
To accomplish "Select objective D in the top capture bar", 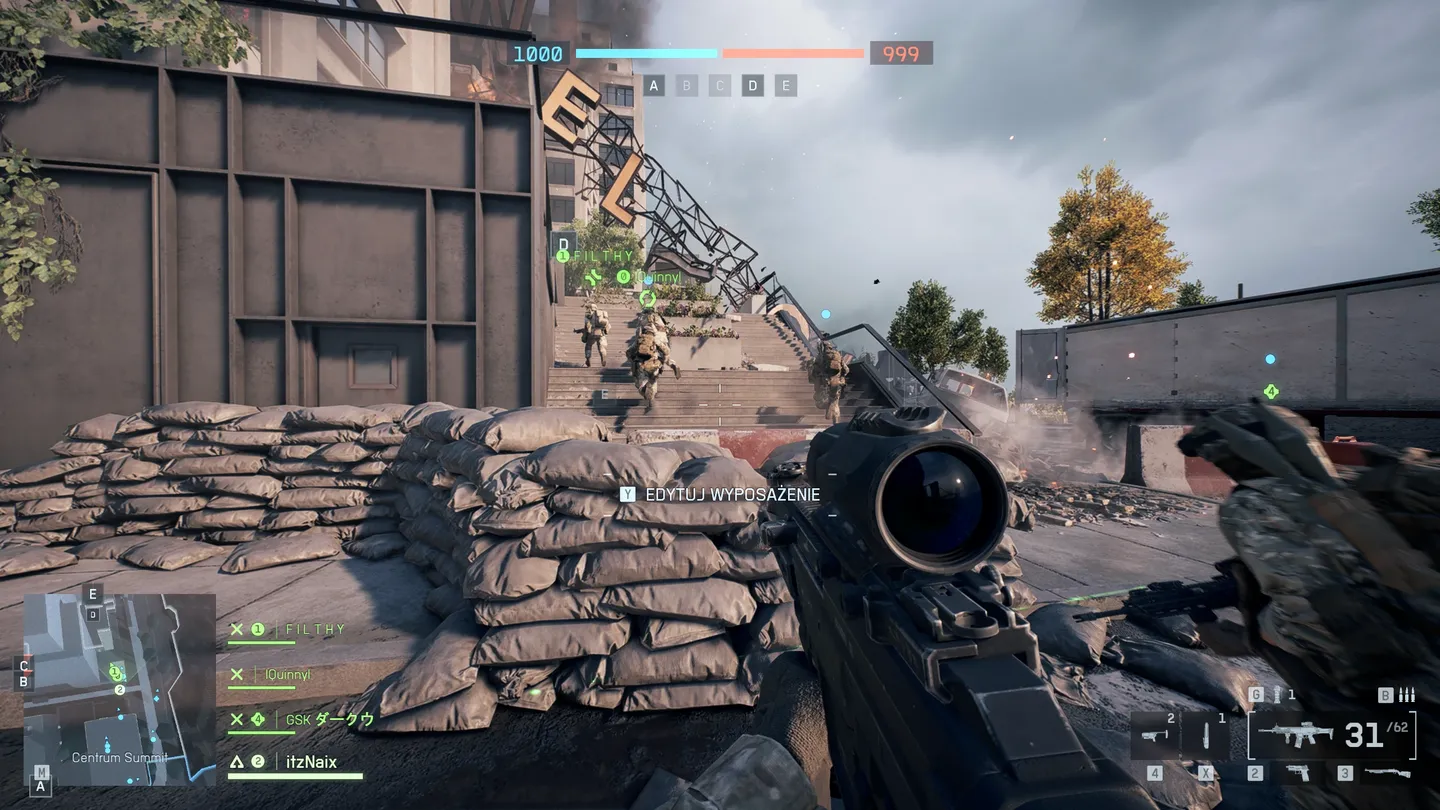I will pyautogui.click(x=753, y=86).
